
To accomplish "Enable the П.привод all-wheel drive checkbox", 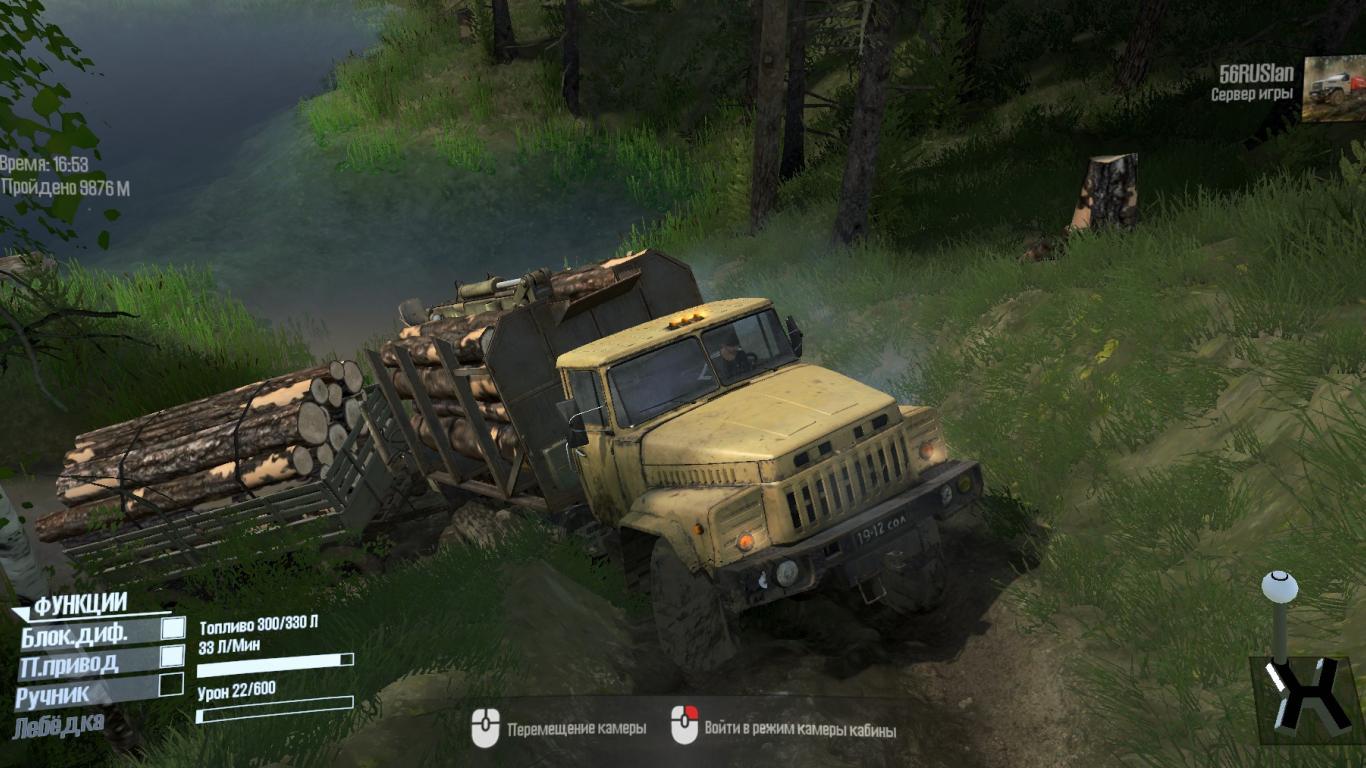I will point(173,656).
